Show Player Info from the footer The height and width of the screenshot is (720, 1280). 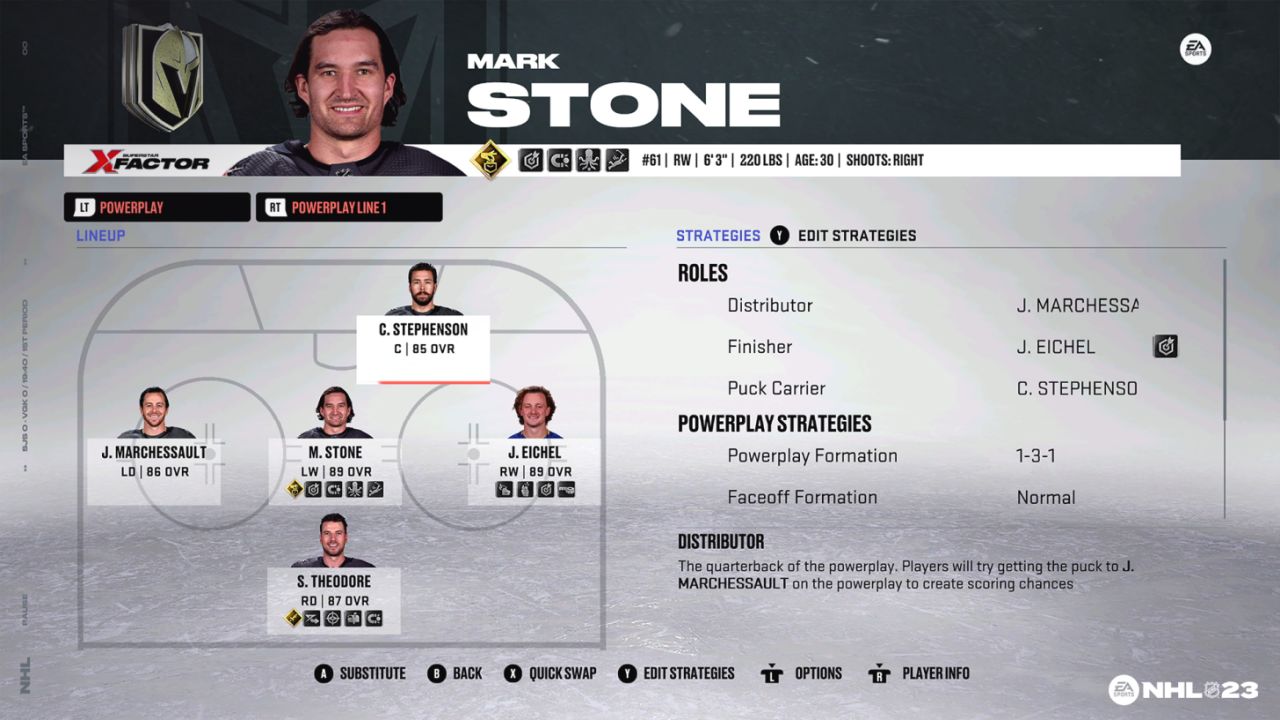point(919,674)
